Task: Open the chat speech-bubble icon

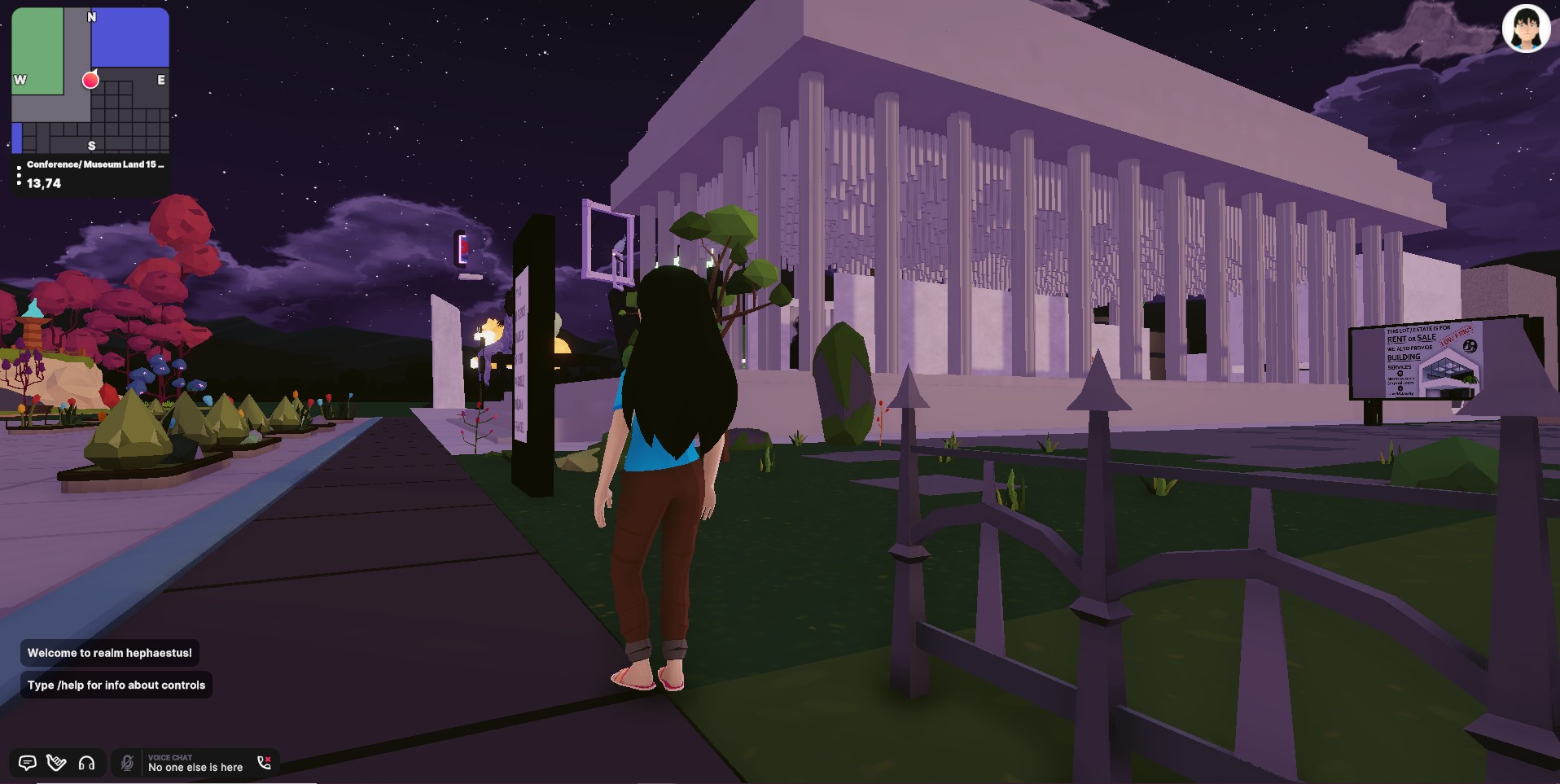Action: pos(27,763)
